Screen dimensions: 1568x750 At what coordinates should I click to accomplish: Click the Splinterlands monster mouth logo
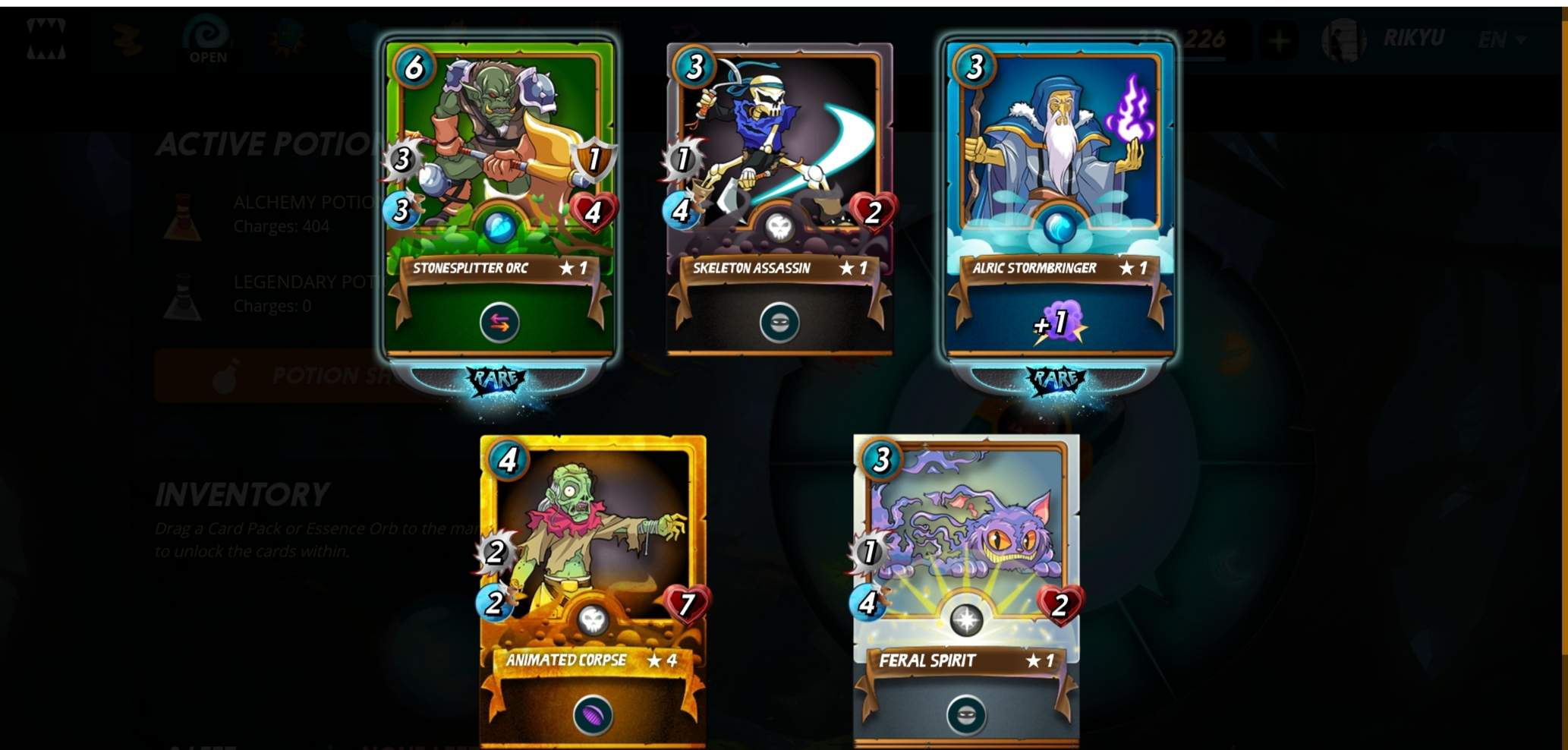[x=46, y=39]
